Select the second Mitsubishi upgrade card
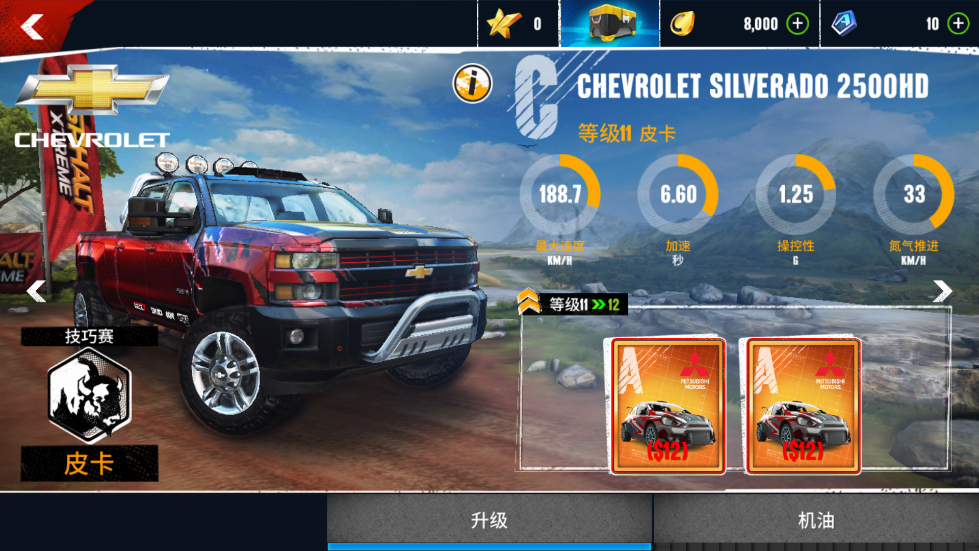The image size is (979, 551). (803, 405)
